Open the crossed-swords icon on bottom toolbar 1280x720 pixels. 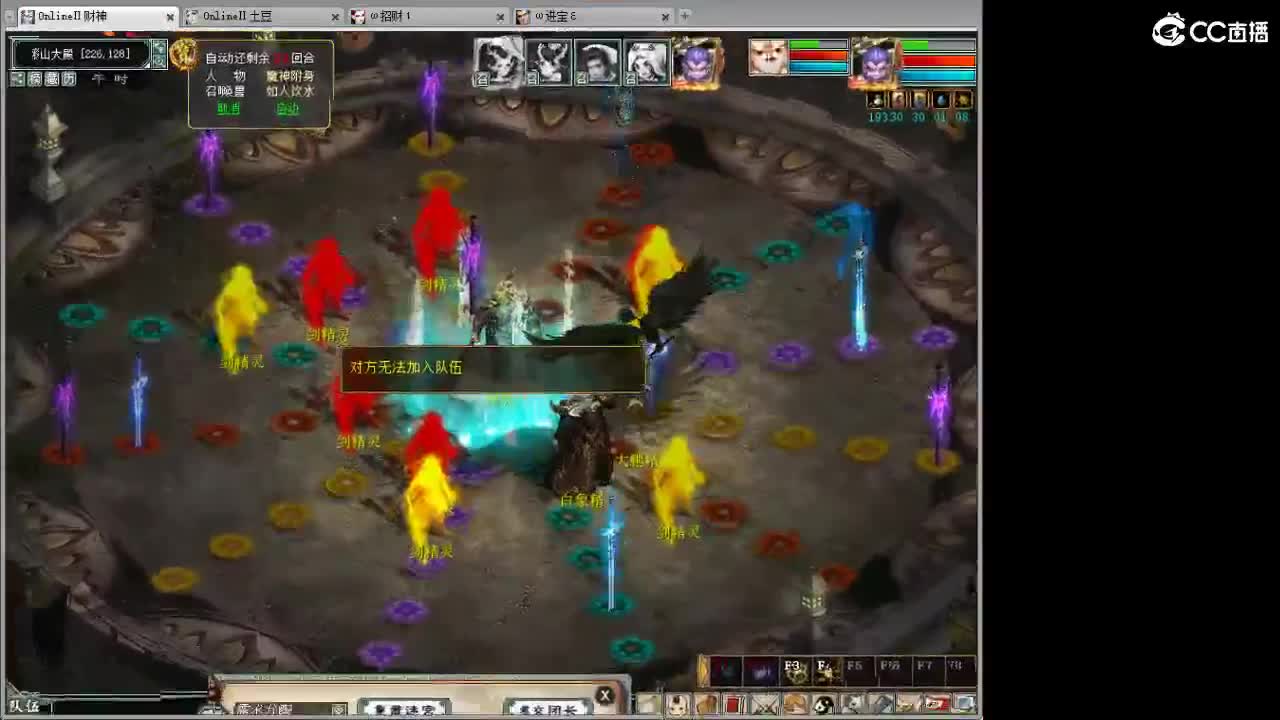[762, 704]
